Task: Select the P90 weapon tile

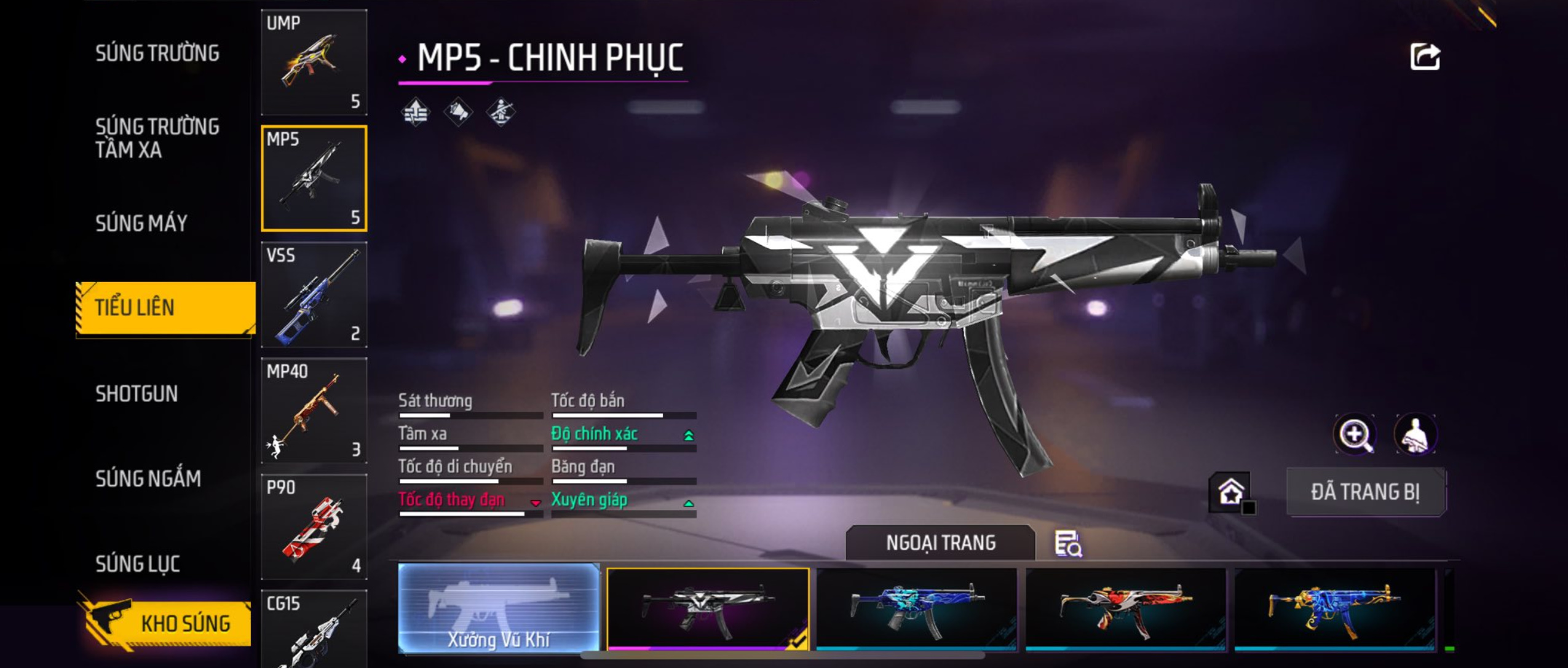Action: (314, 527)
